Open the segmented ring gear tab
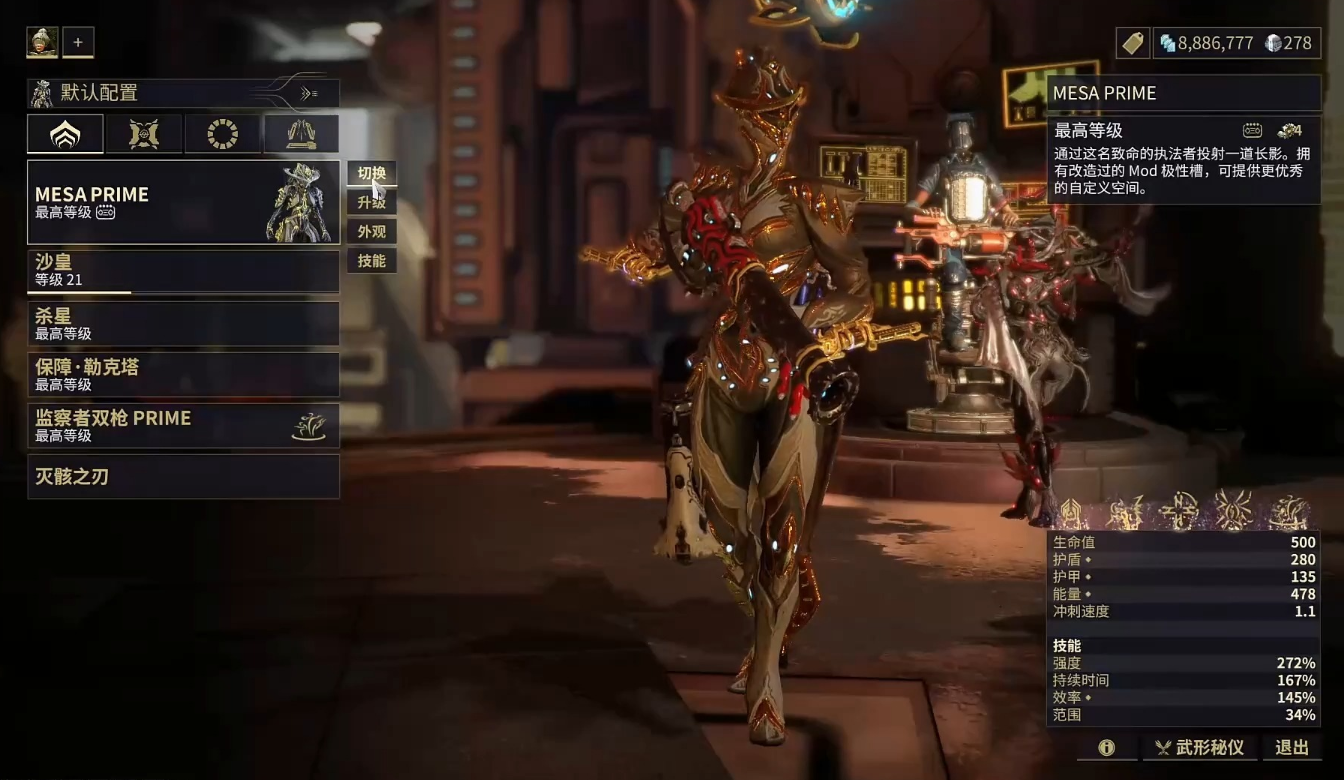The image size is (1344, 780). (x=222, y=134)
